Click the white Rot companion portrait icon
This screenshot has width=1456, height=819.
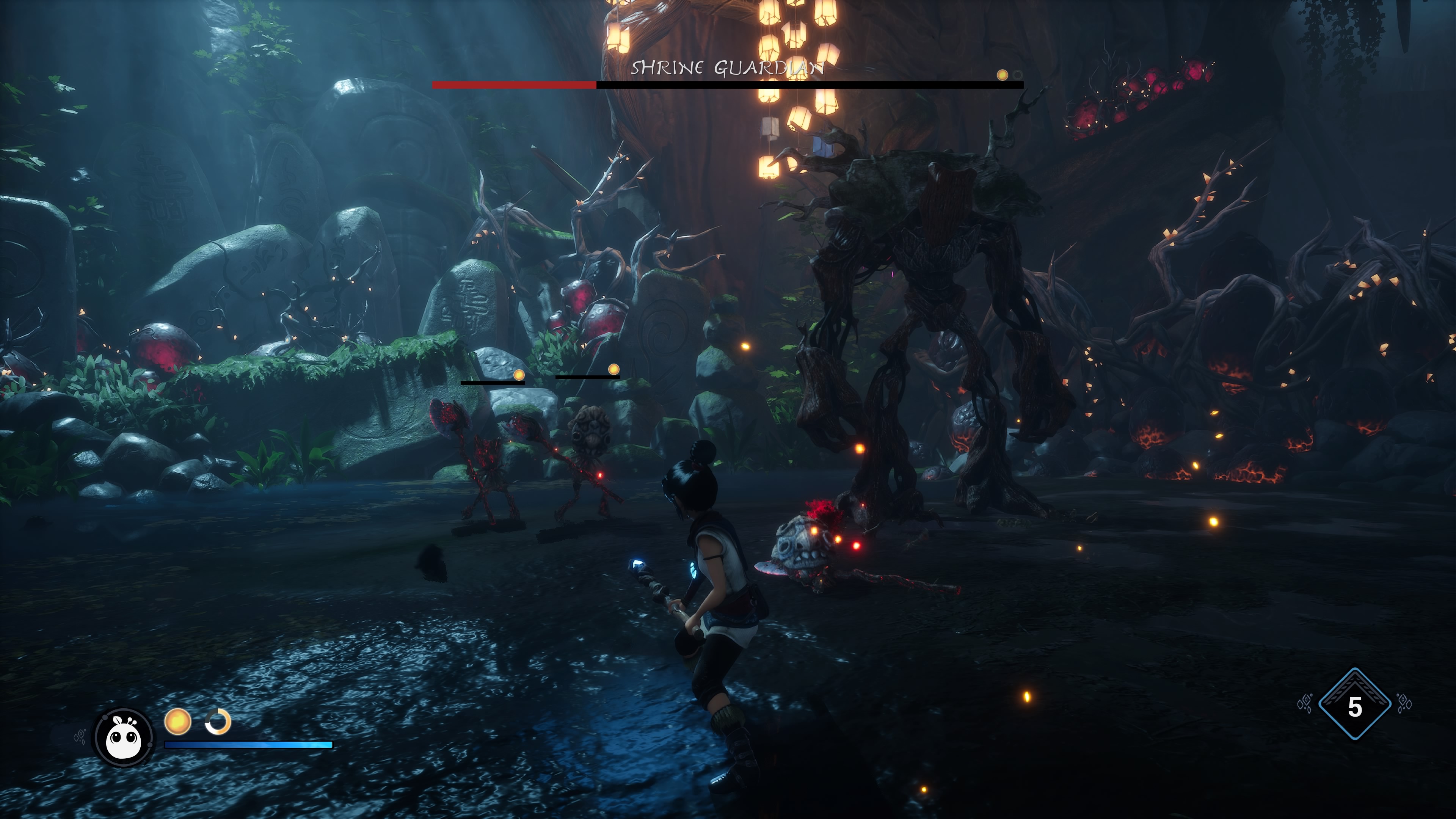coord(123,737)
